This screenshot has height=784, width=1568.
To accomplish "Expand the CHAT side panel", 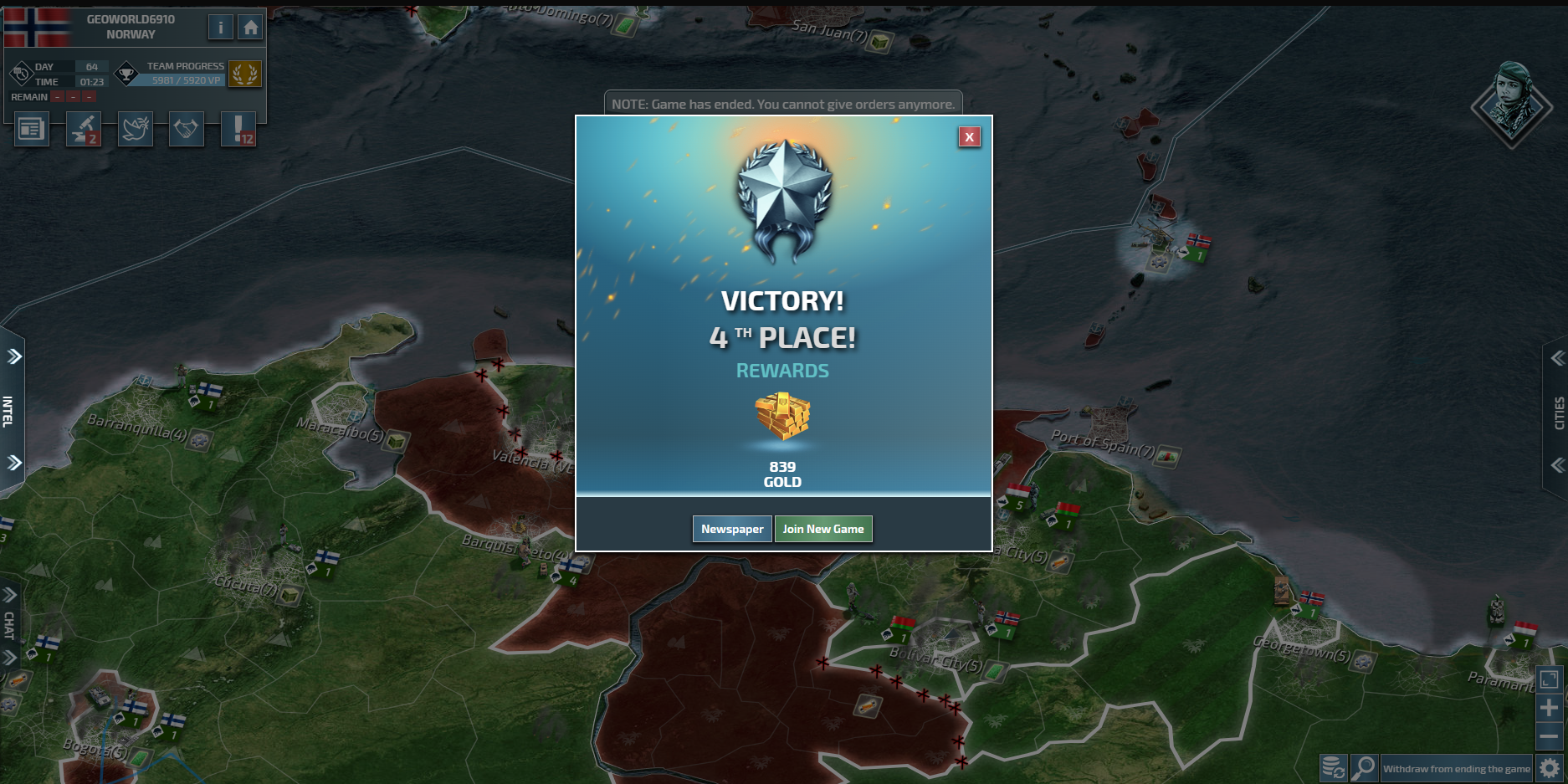I will [x=9, y=625].
